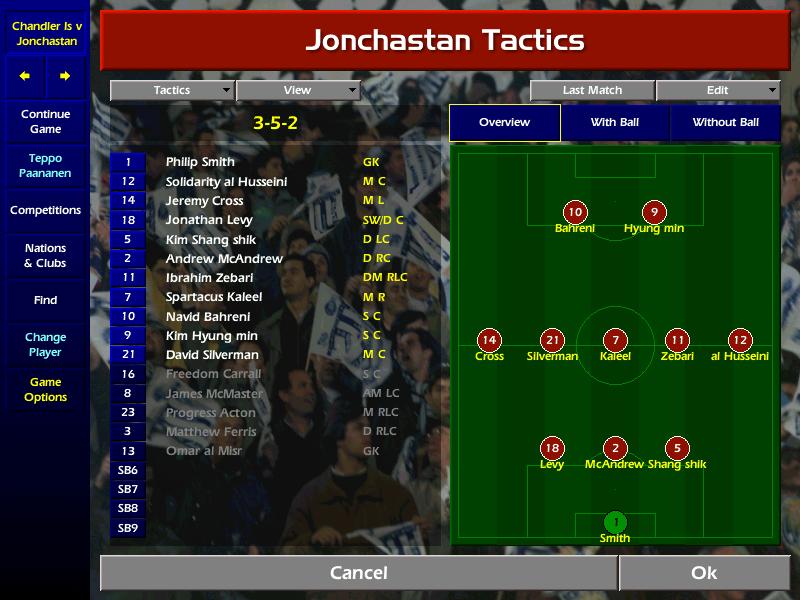Open the Tactics dropdown
The image size is (800, 600).
[172, 90]
